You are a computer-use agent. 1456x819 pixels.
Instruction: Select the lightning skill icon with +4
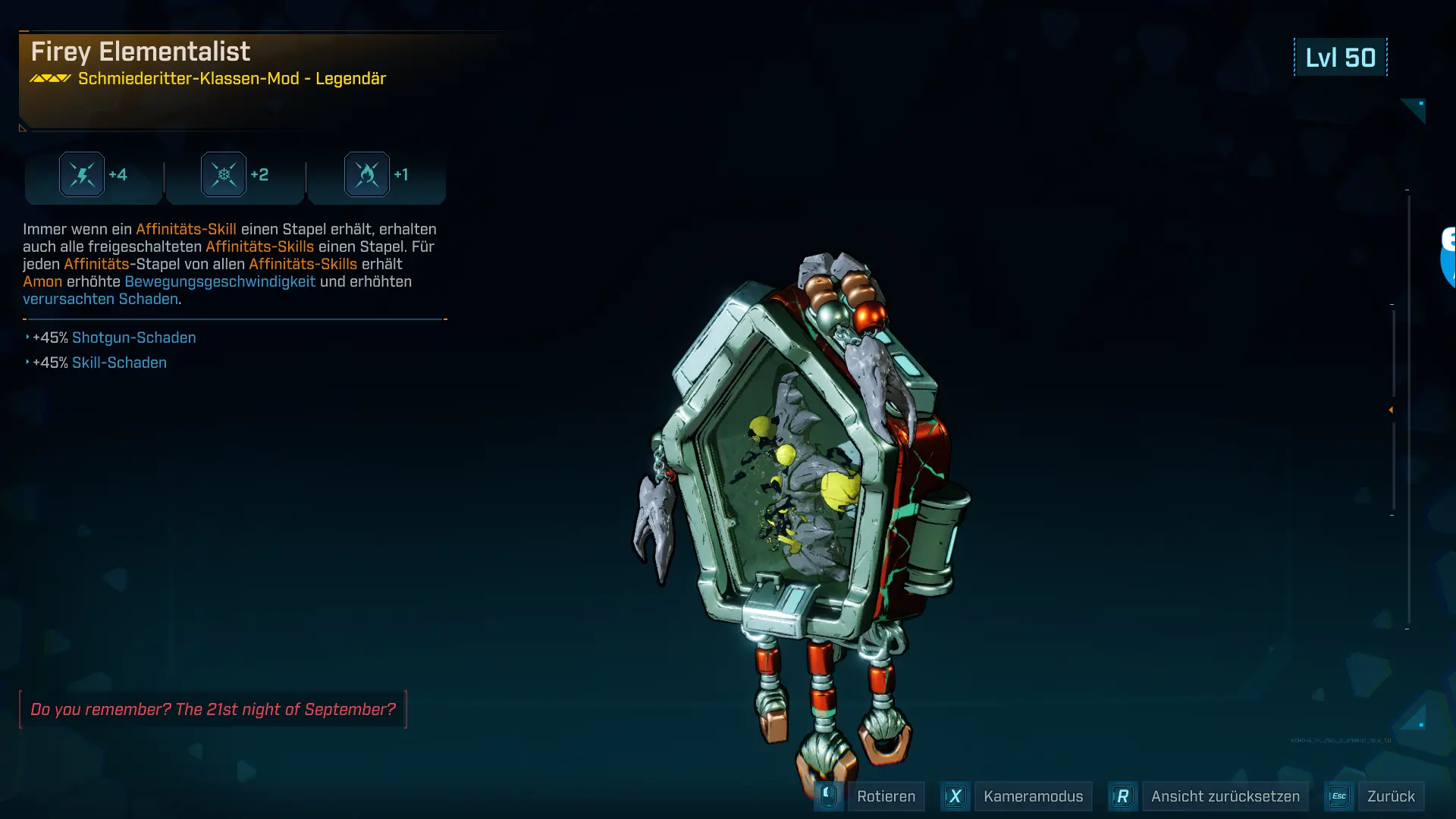point(82,175)
